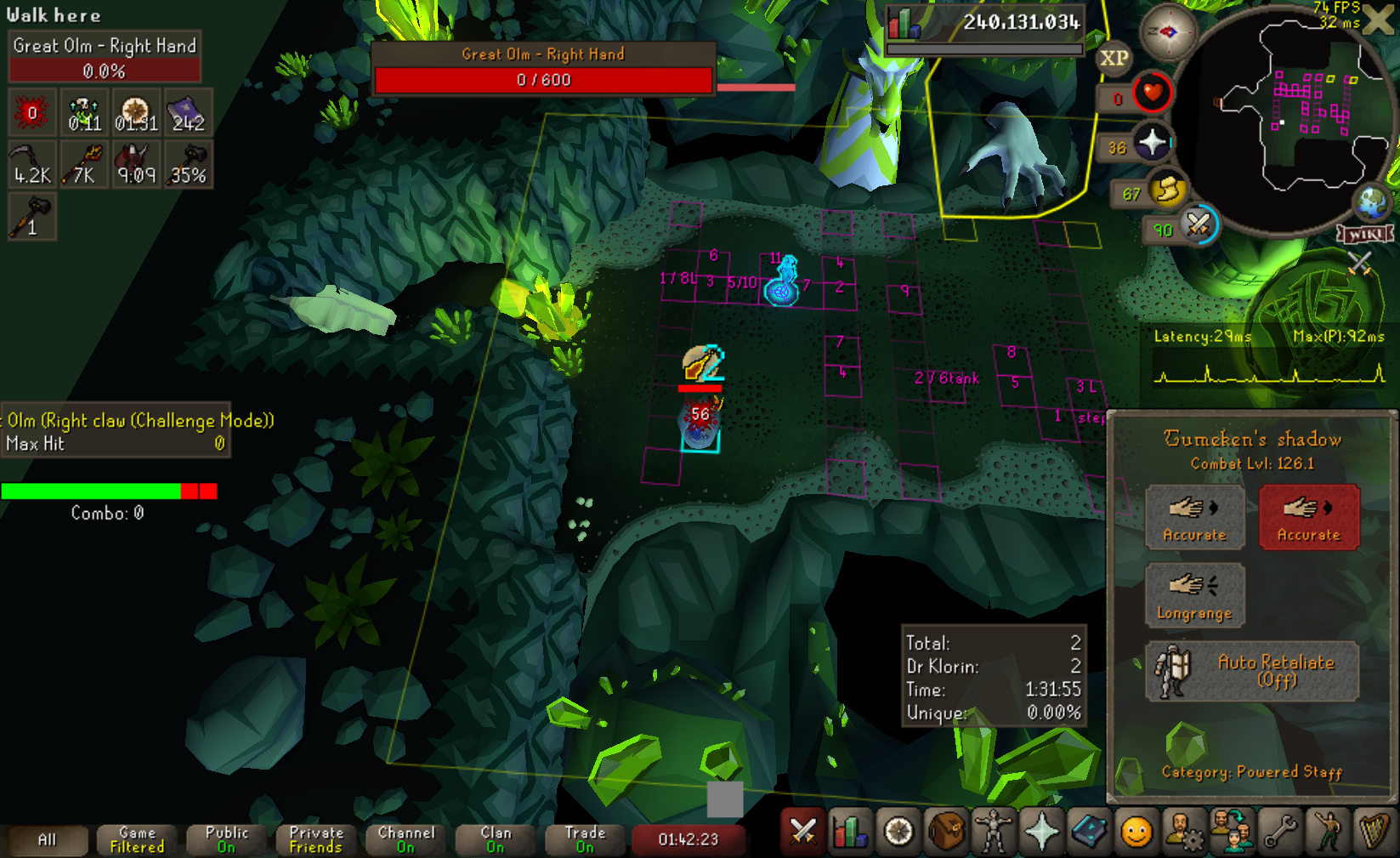Activate the special attack orb
This screenshot has width=1400, height=858.
pos(1199,225)
